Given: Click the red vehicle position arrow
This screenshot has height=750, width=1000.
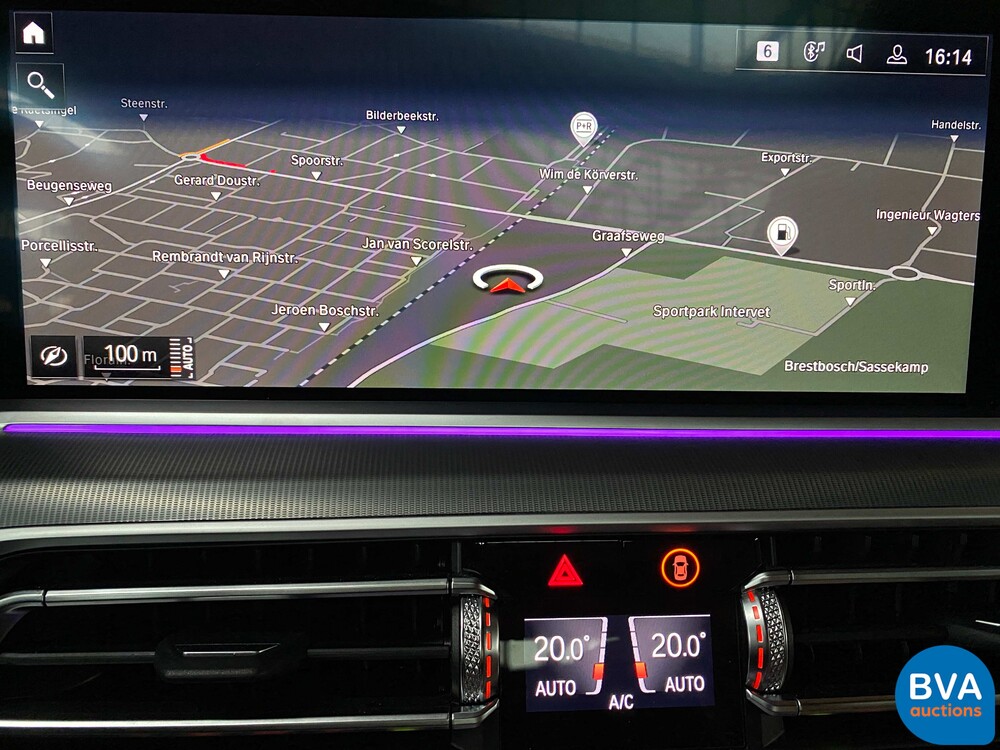Looking at the screenshot, I should click(x=508, y=285).
